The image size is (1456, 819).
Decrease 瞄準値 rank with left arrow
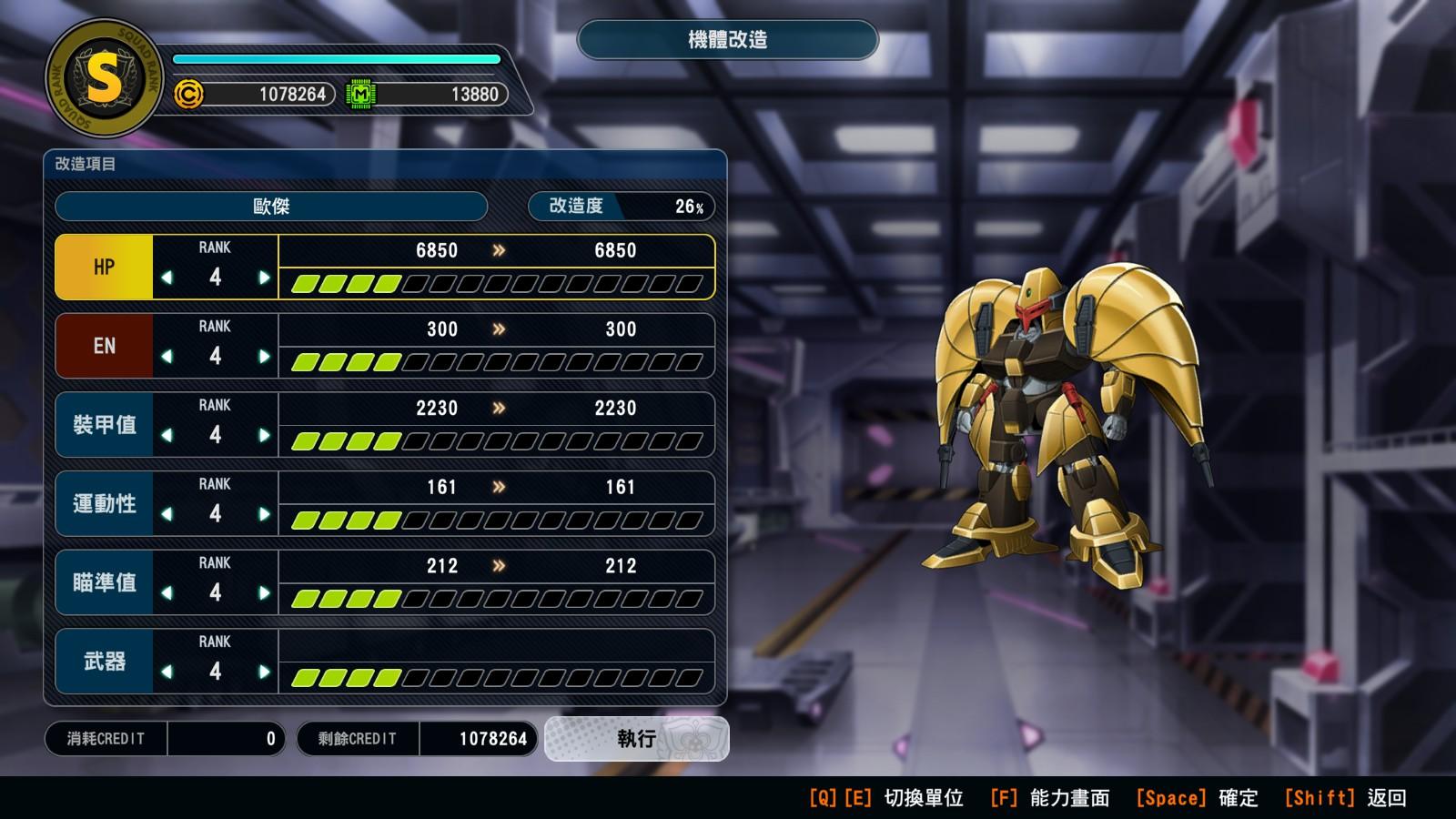tap(167, 593)
